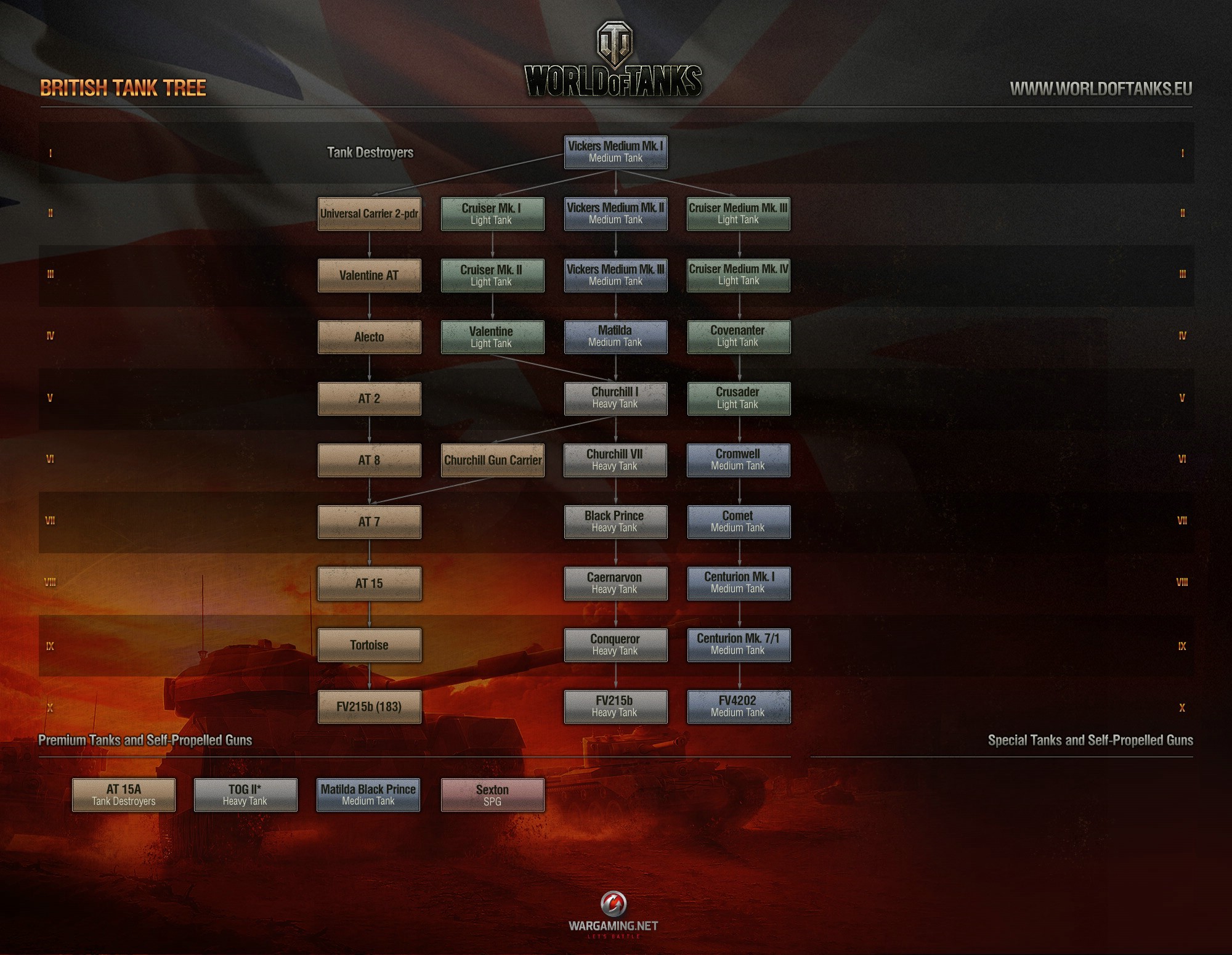Screen dimensions: 1232x955
Task: Select the Black Prince heavy tank
Action: pyautogui.click(x=615, y=522)
